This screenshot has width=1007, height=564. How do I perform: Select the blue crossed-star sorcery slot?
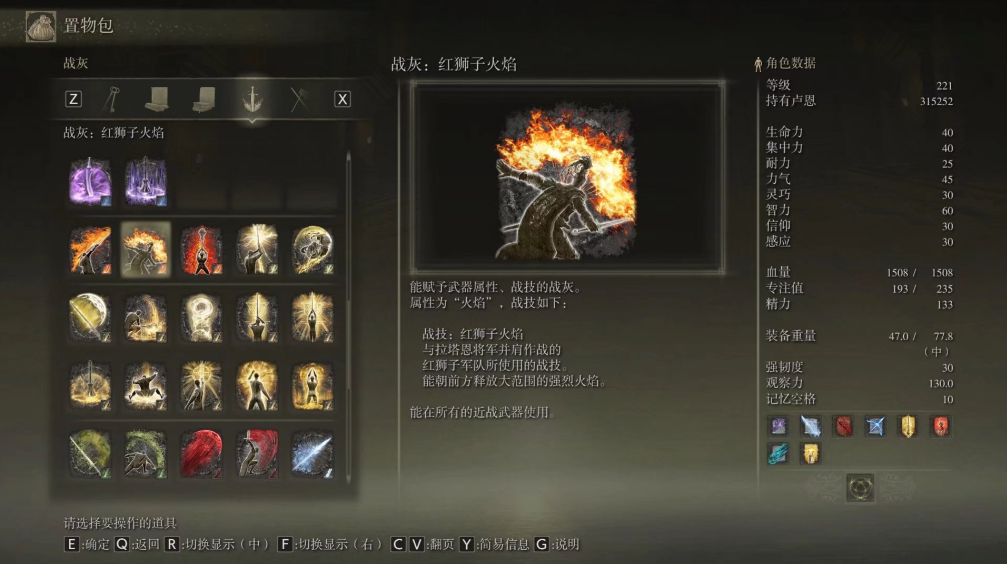(876, 427)
